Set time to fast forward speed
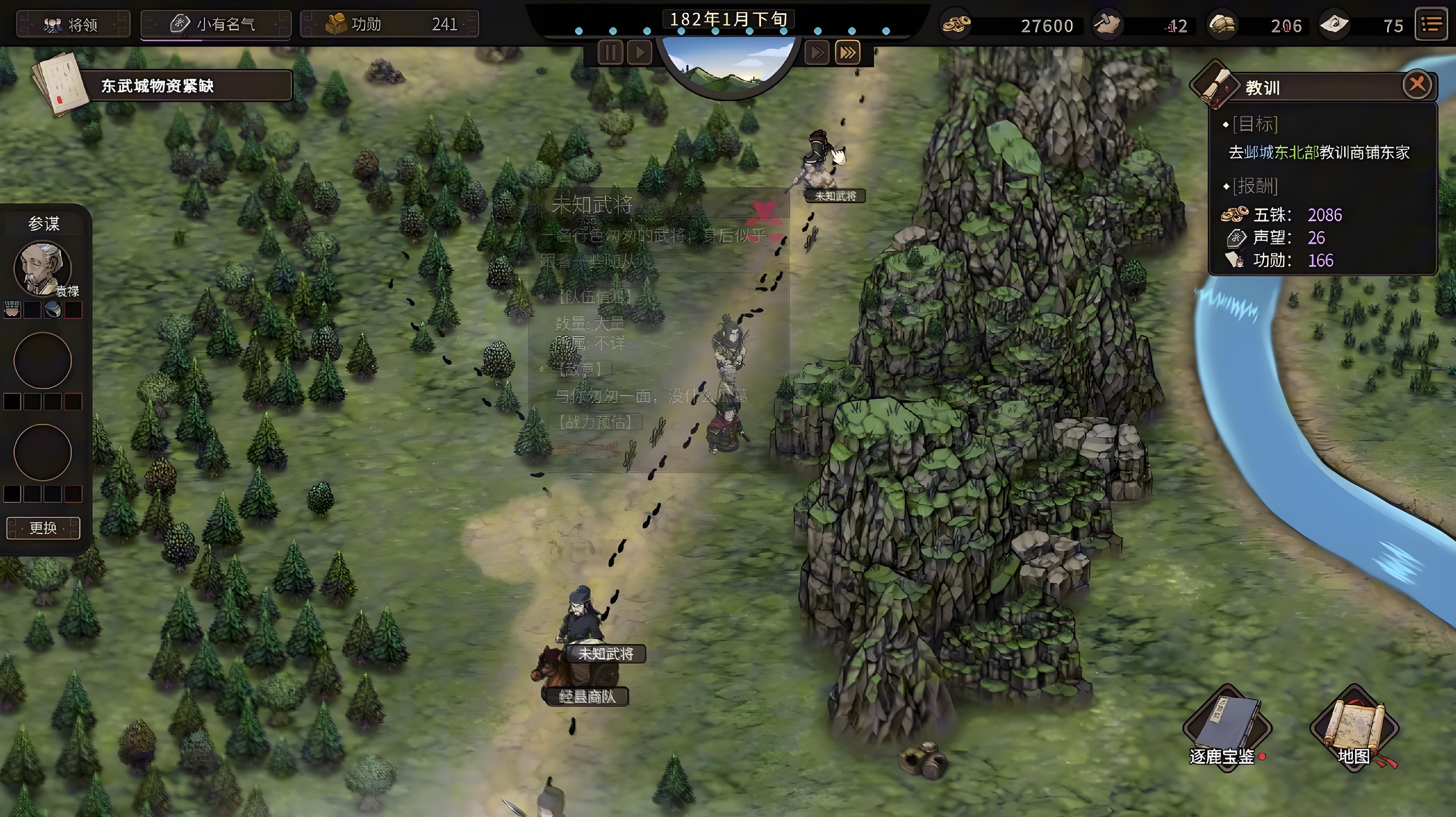 click(817, 53)
